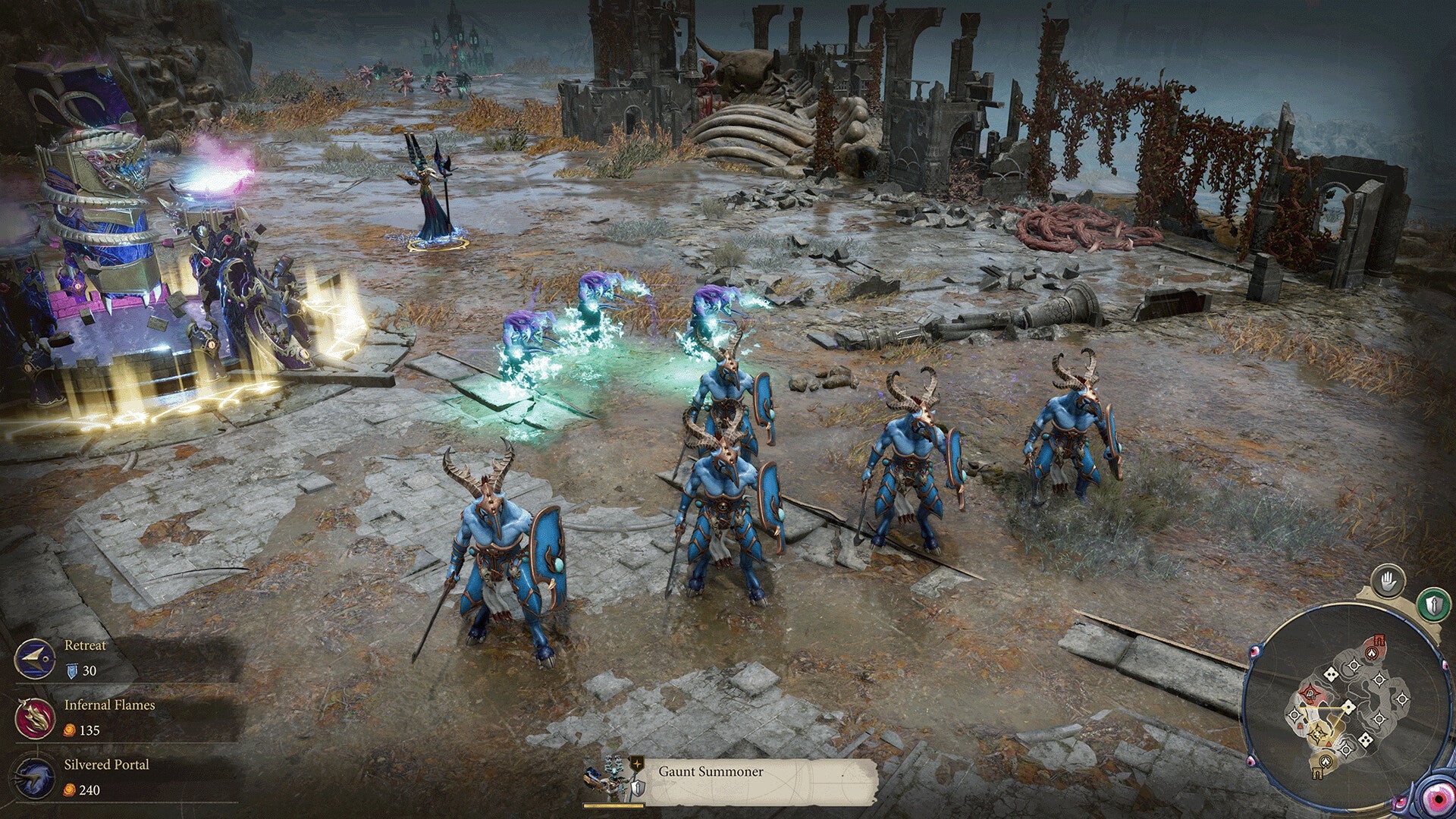This screenshot has height=819, width=1456.
Task: Click the gold coin icon beside the 240 cost
Action: click(x=68, y=790)
